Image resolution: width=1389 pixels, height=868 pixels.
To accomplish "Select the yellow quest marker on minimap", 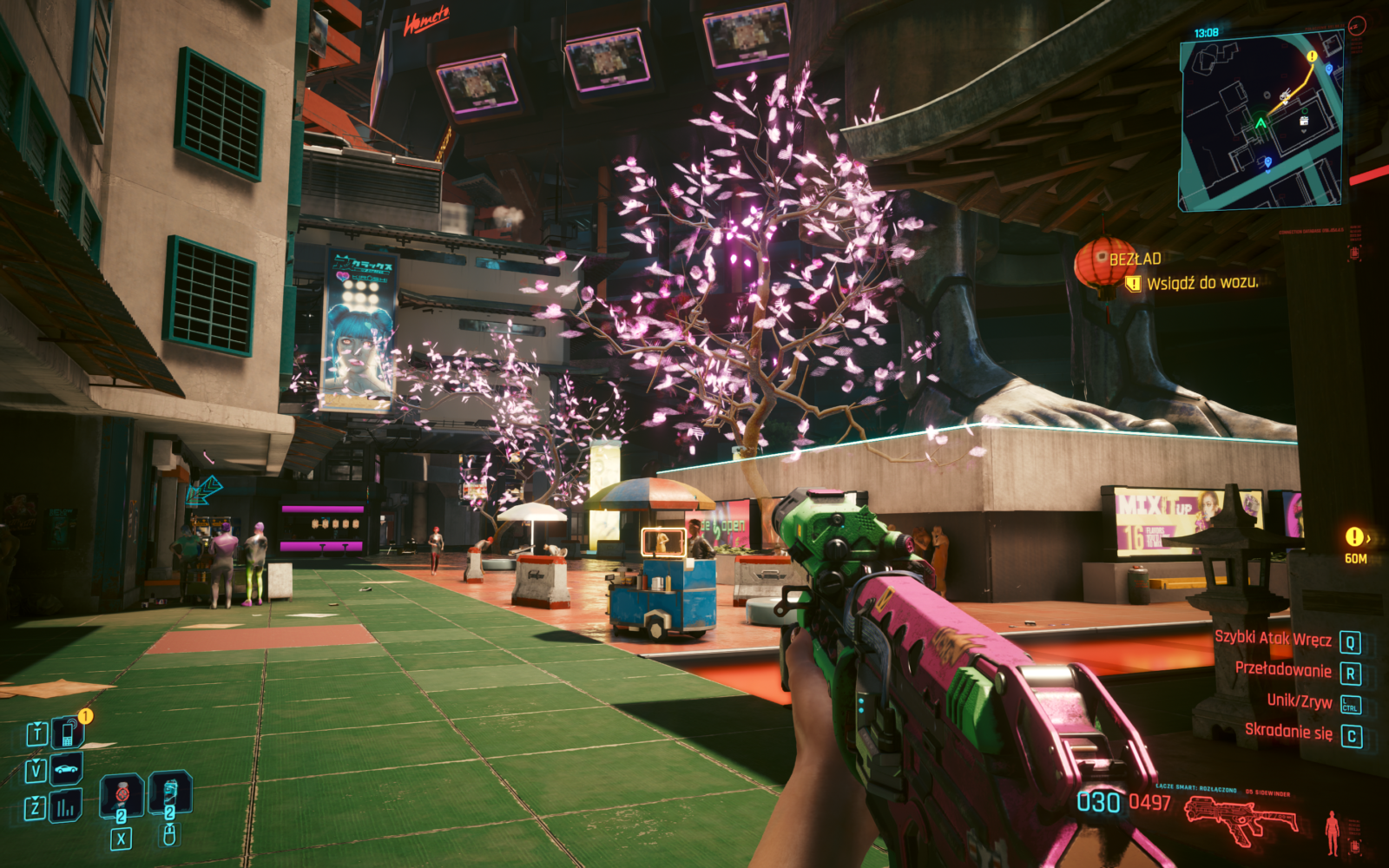I will coord(1312,56).
